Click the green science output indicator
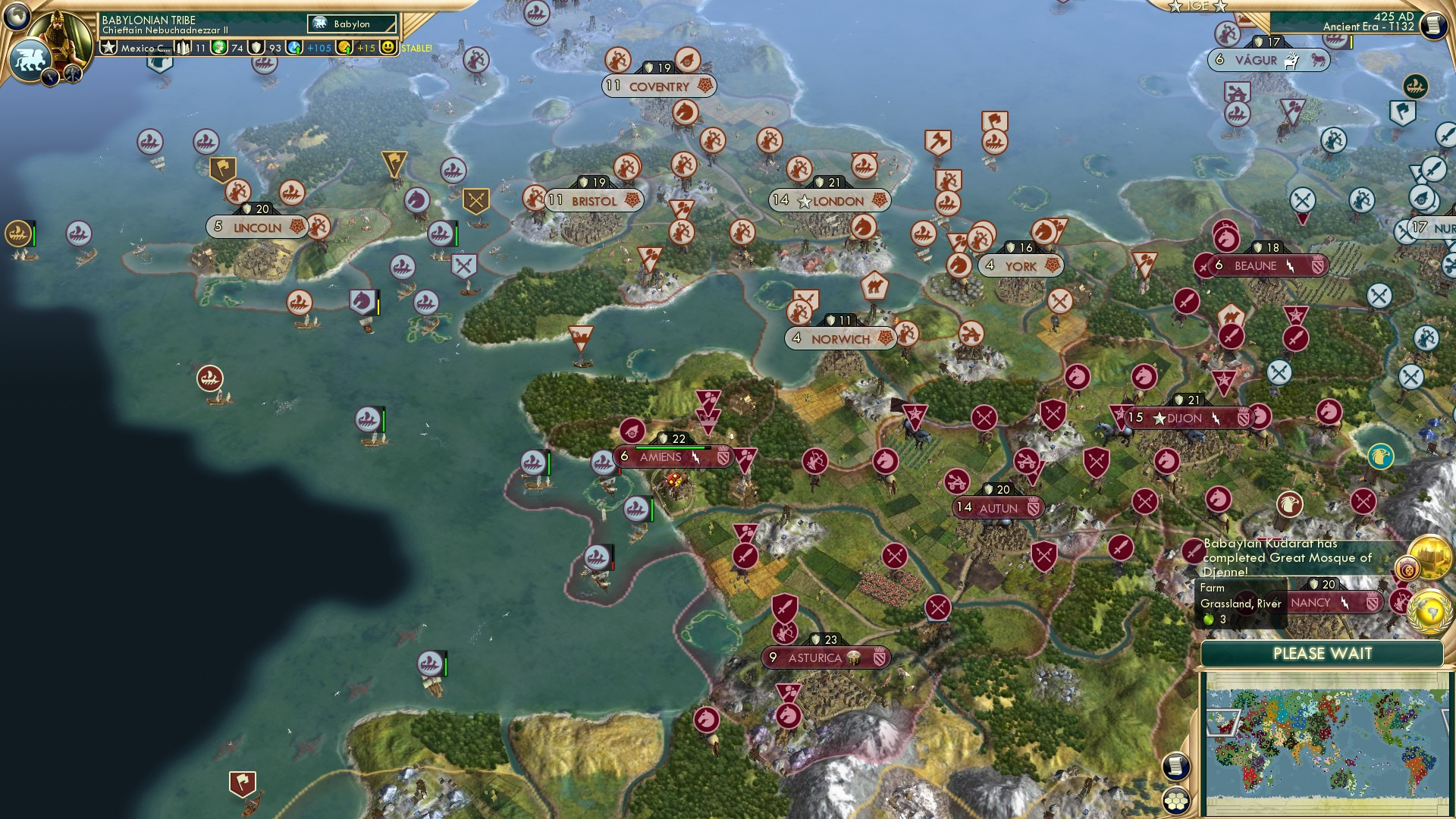Viewport: 1456px width, 819px height. [x=219, y=47]
